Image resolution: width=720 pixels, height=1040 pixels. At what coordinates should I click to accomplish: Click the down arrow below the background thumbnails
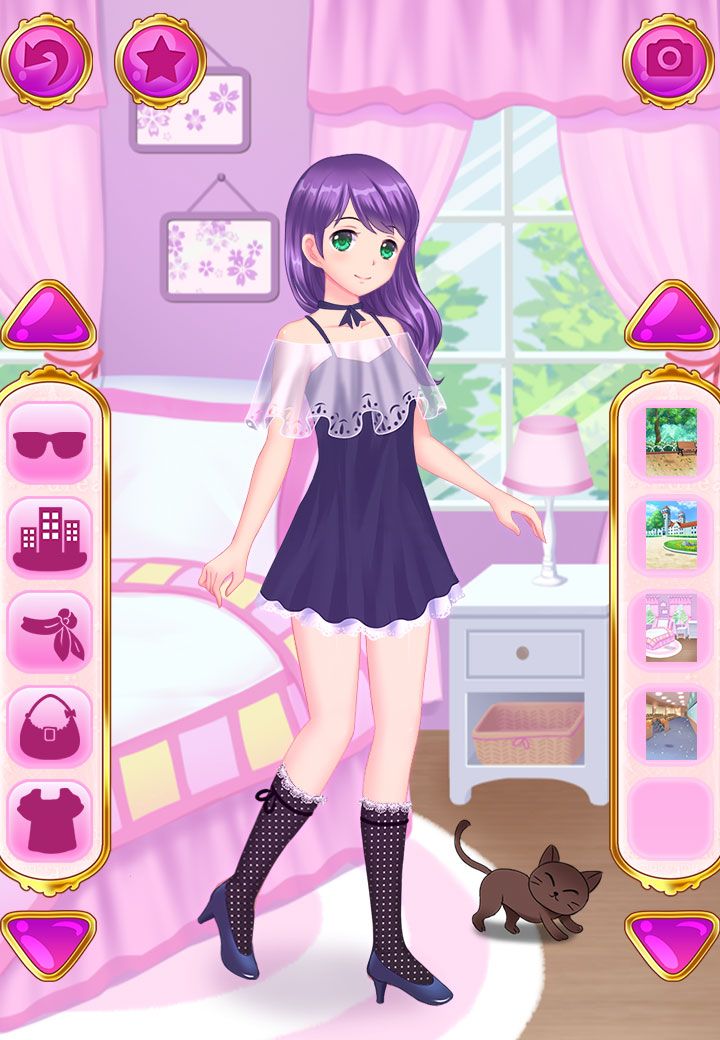click(x=672, y=943)
